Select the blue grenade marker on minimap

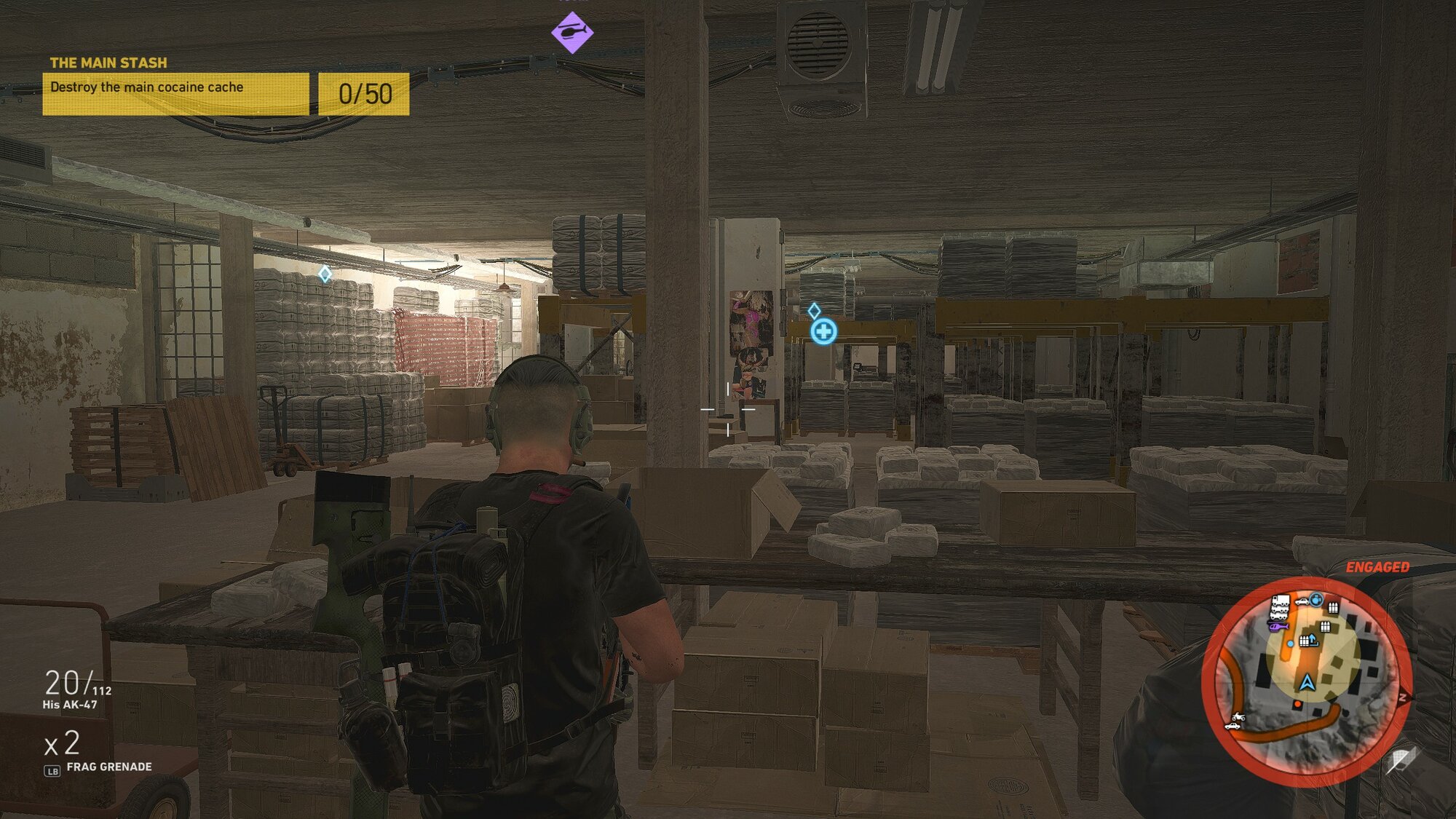click(x=1316, y=600)
